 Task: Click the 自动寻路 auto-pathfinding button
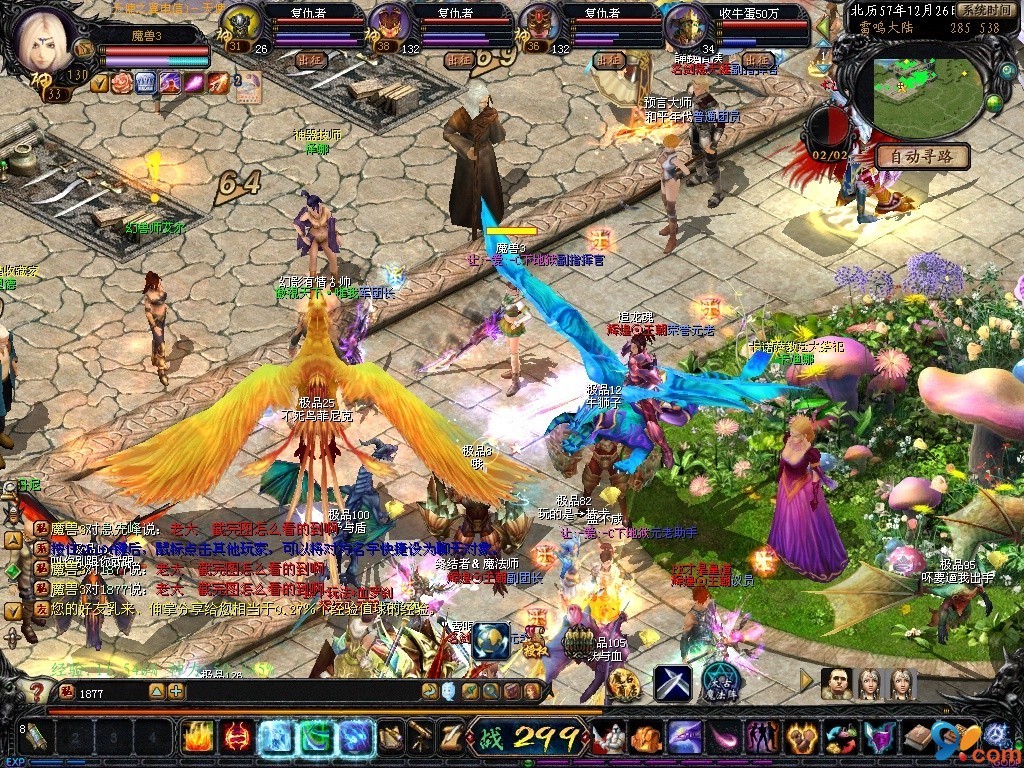point(922,157)
